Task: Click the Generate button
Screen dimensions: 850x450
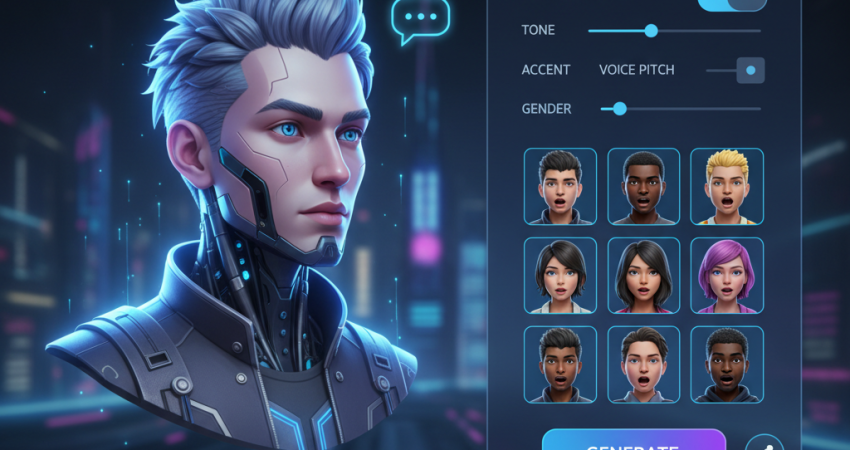Action: [633, 441]
